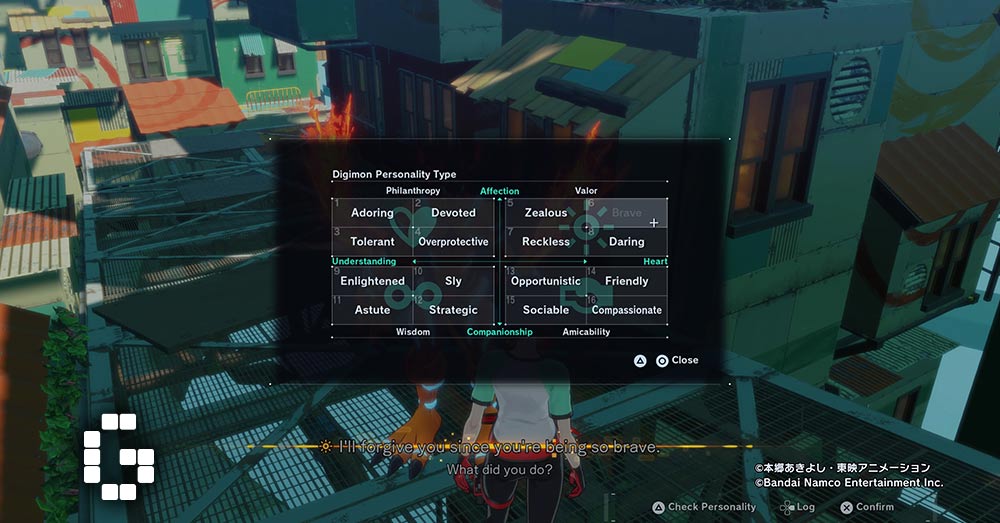
Task: Pick the Opportunistic personality type
Action: point(546,282)
